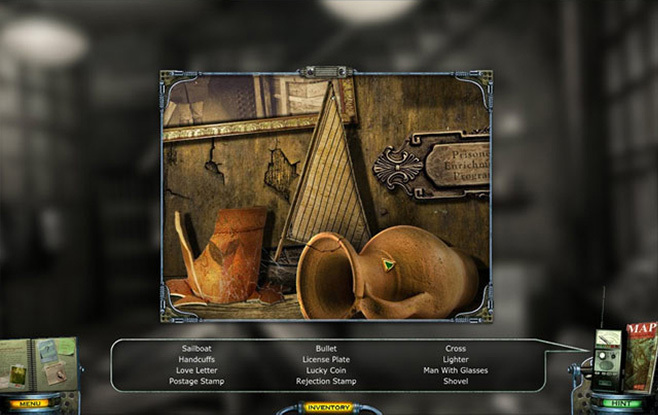Open the Inventory panel
The height and width of the screenshot is (415, 658).
[x=328, y=407]
